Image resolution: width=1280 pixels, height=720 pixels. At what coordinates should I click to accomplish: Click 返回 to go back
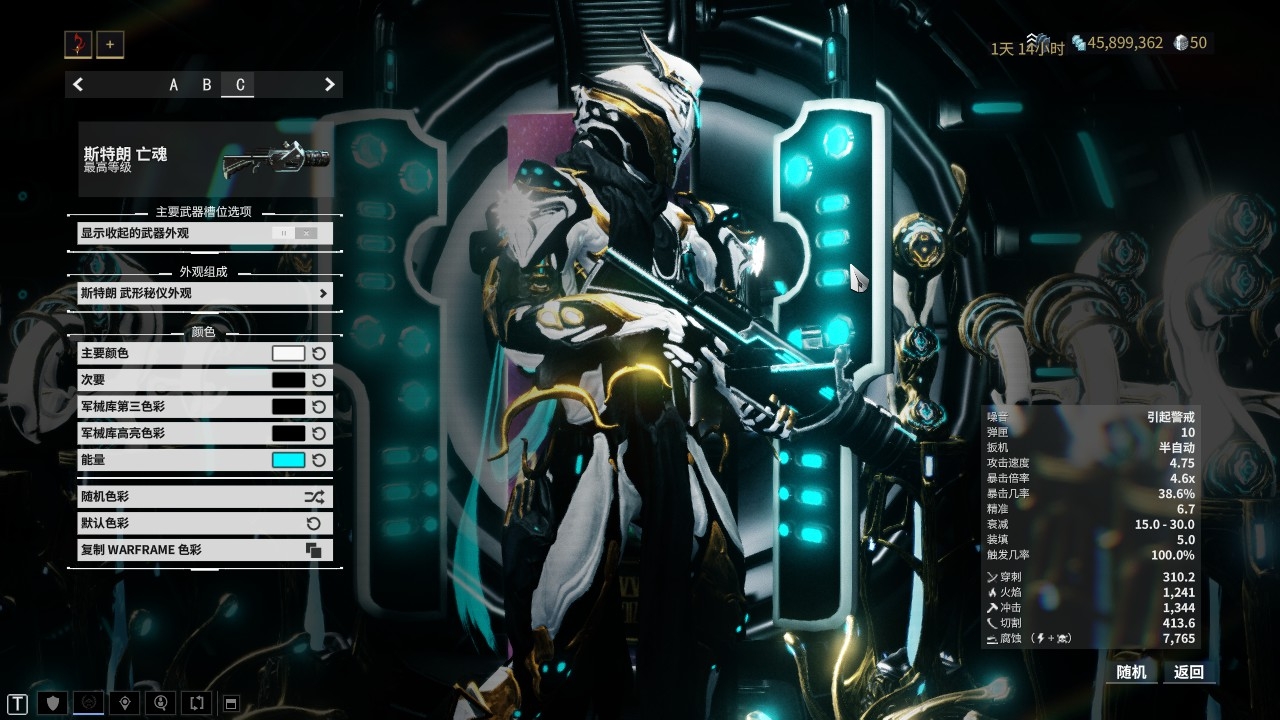[1189, 672]
